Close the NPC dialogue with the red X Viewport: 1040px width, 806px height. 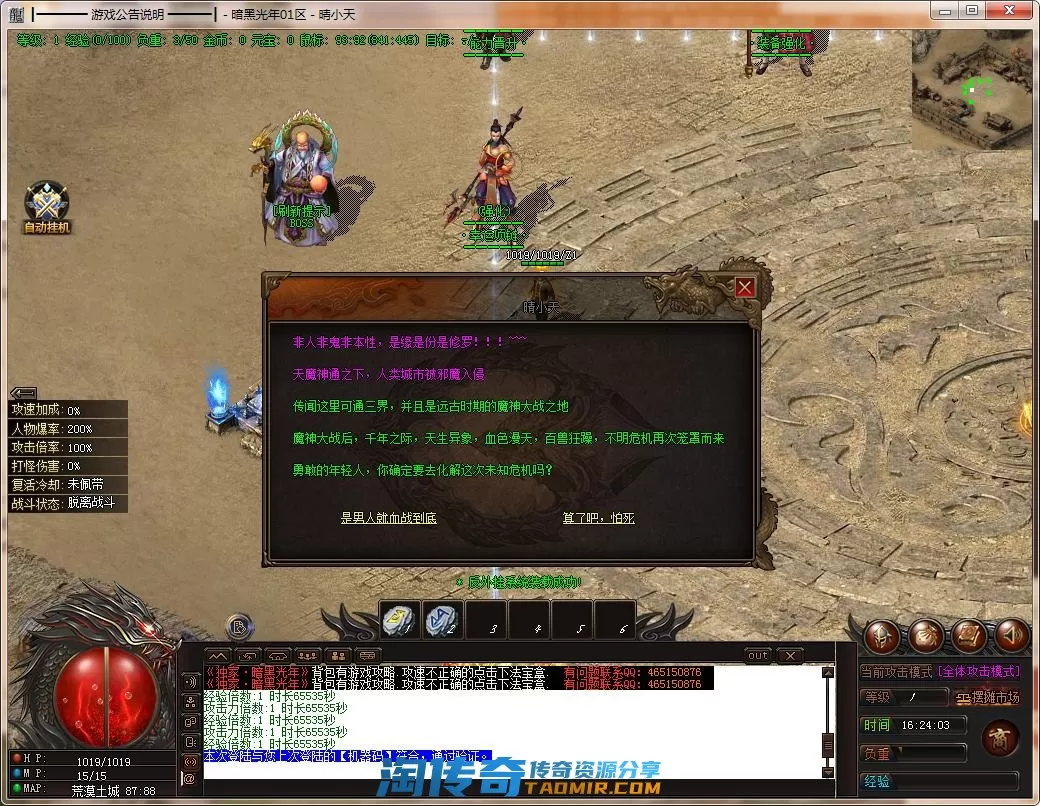[x=745, y=288]
